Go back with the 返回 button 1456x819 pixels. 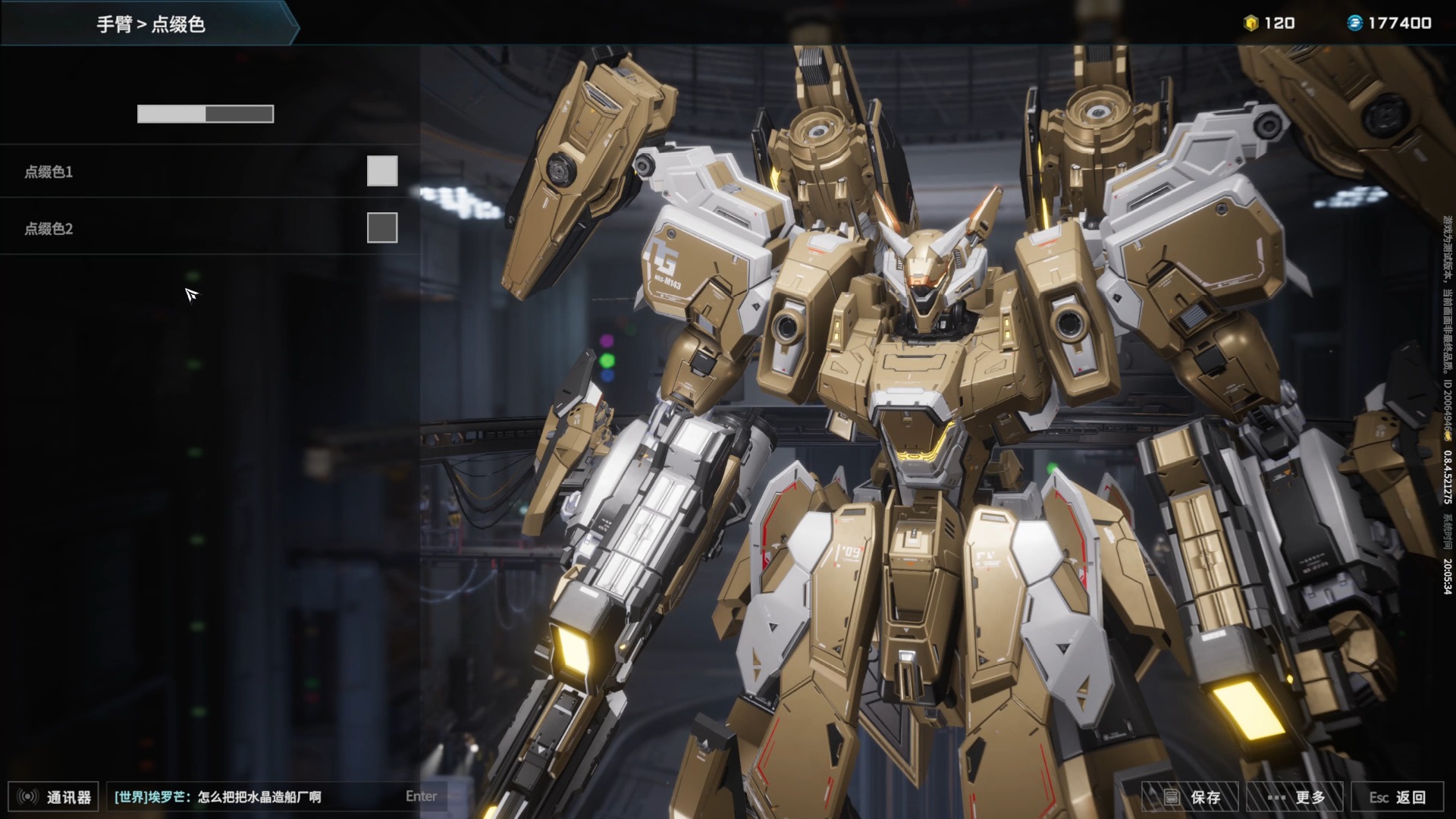point(1398,797)
